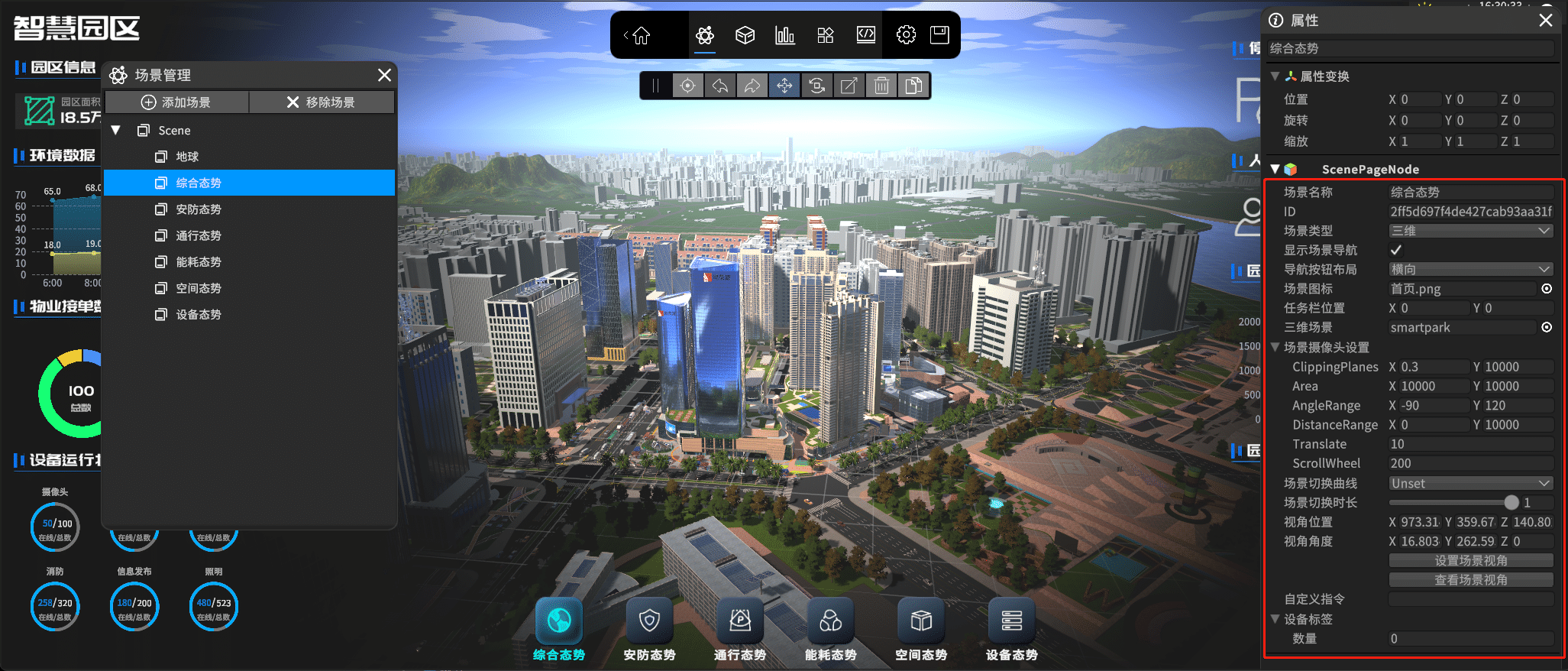Choose 通行态势 in the scene list

point(199,235)
